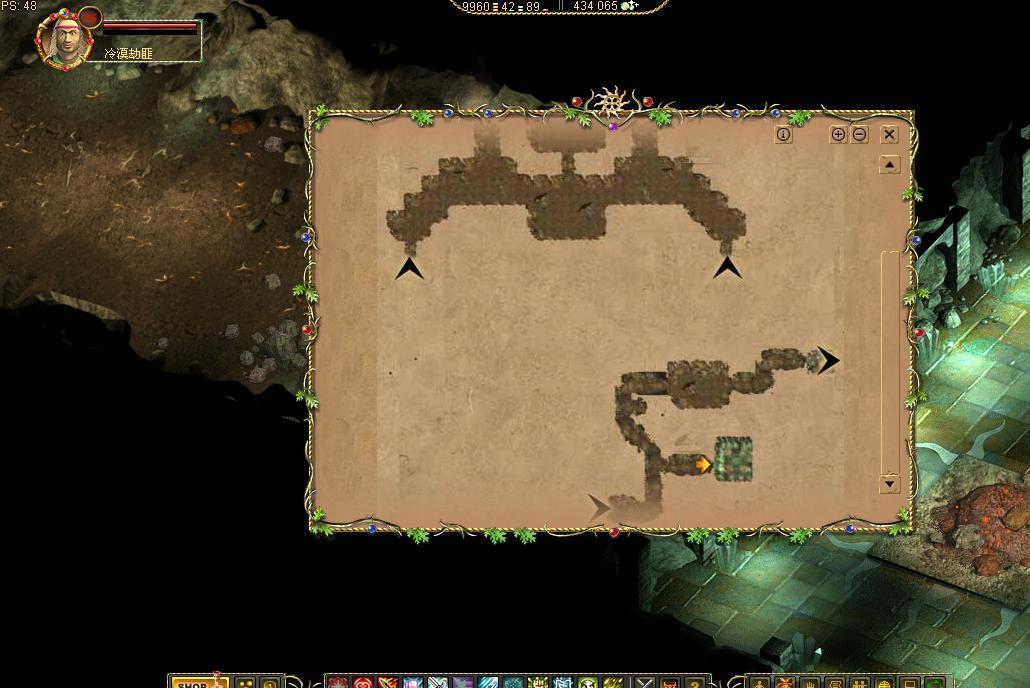Viewport: 1030px width, 688px height.
Task: Zoom in on the map
Action: (x=838, y=134)
